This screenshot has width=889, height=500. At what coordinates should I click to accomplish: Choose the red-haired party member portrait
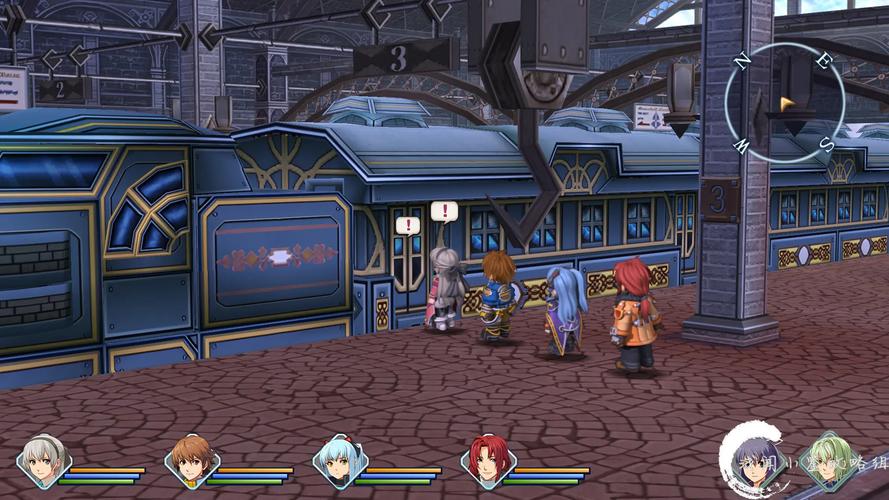pos(487,462)
